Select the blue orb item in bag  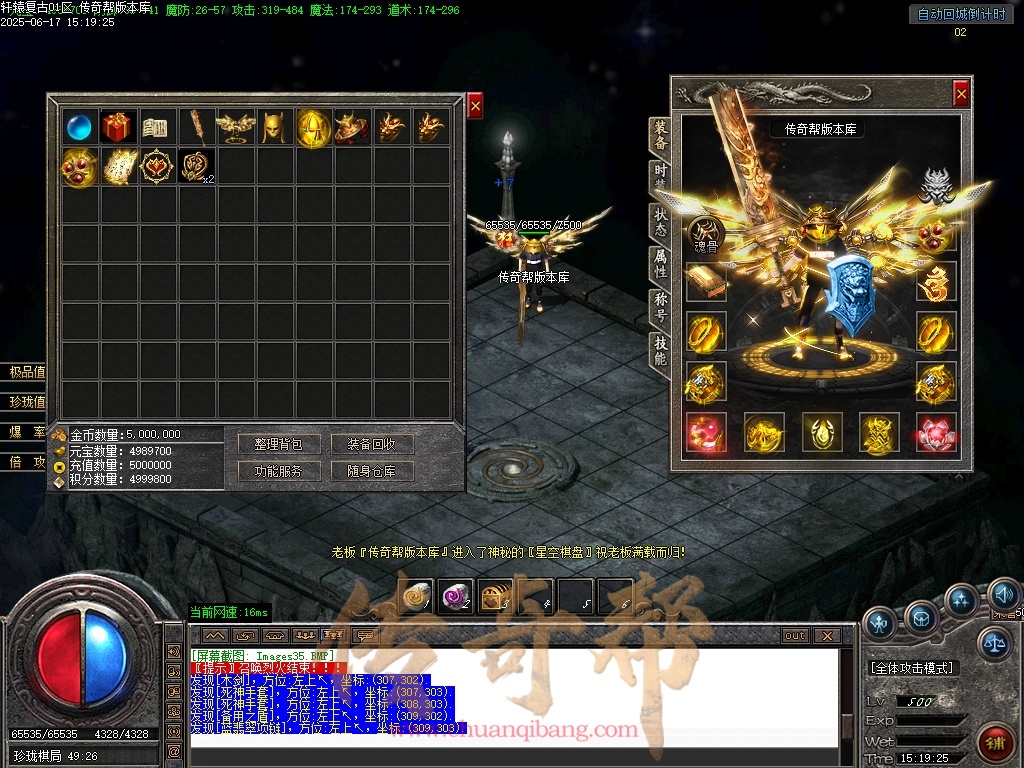[79, 127]
